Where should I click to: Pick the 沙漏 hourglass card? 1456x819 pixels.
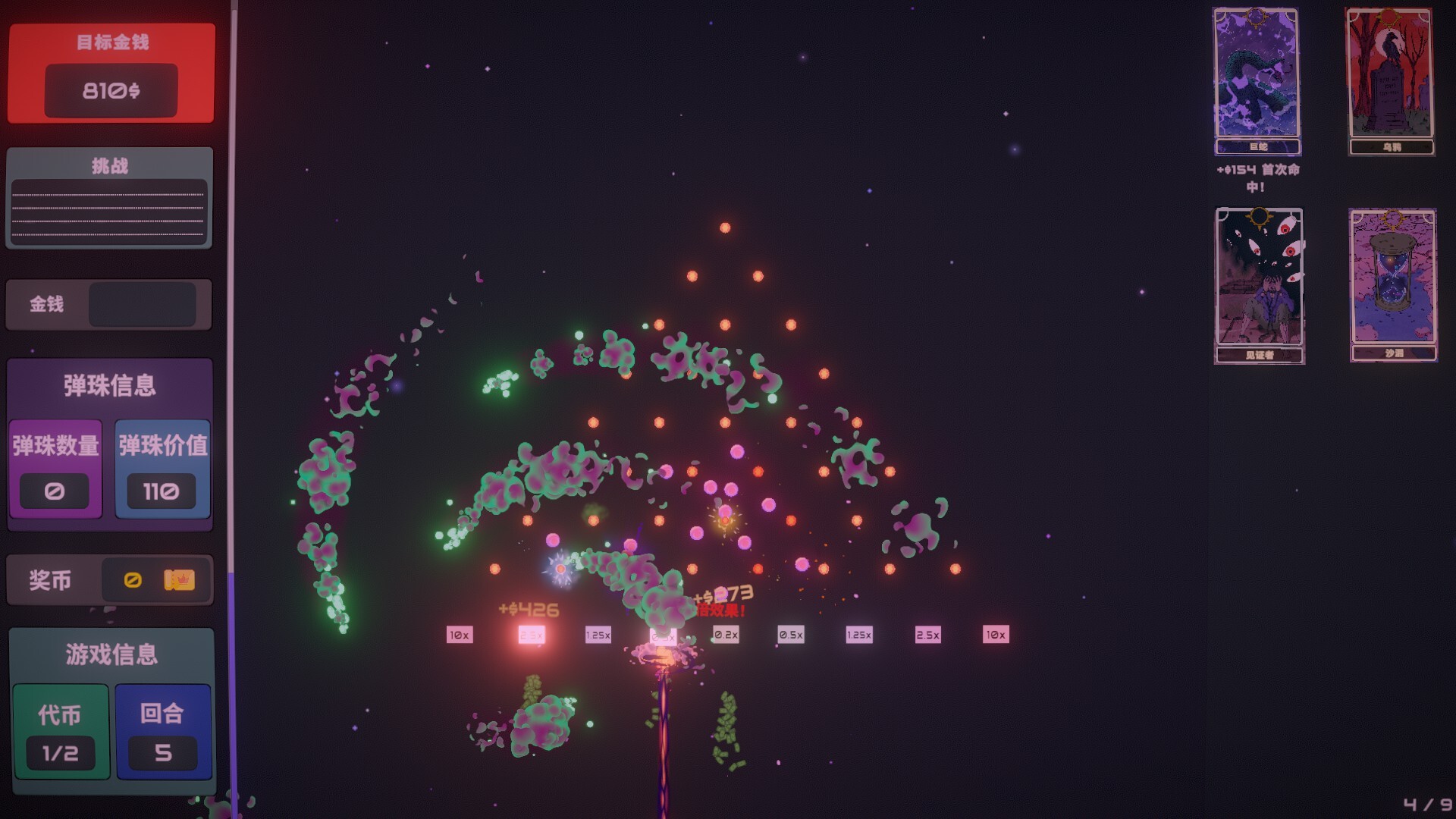(1393, 284)
